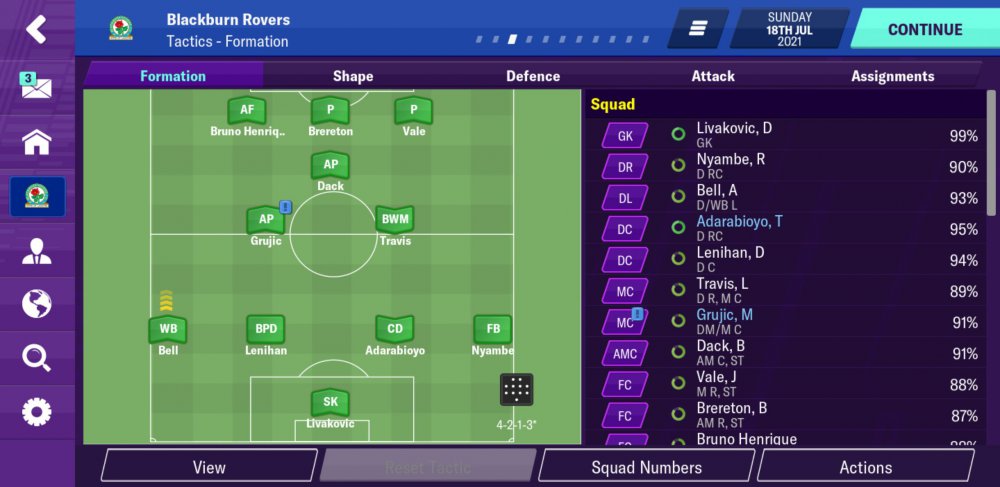Open the settings gear icon
Screen dimensions: 1000x487
(36, 411)
